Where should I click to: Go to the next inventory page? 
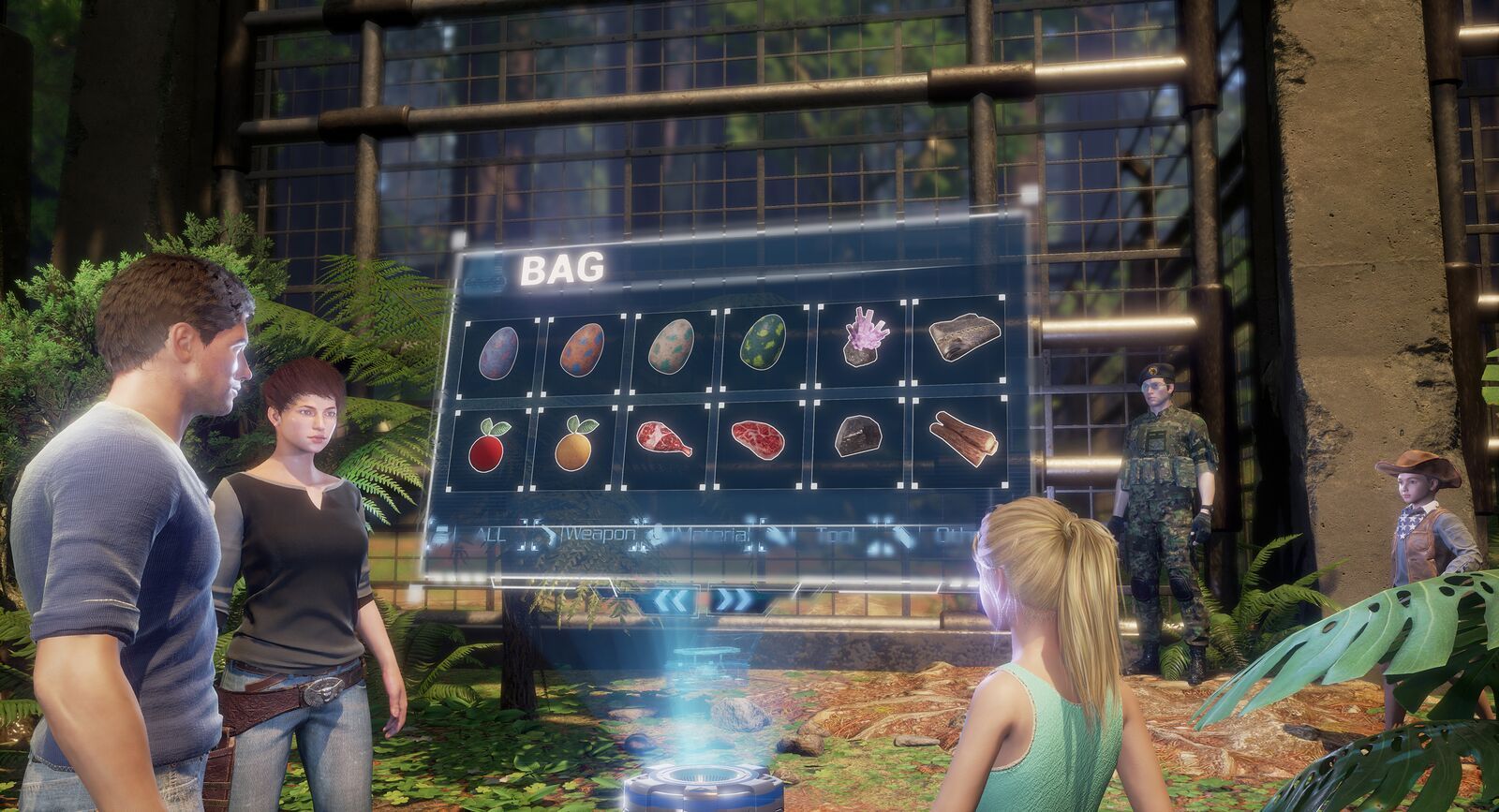click(730, 599)
